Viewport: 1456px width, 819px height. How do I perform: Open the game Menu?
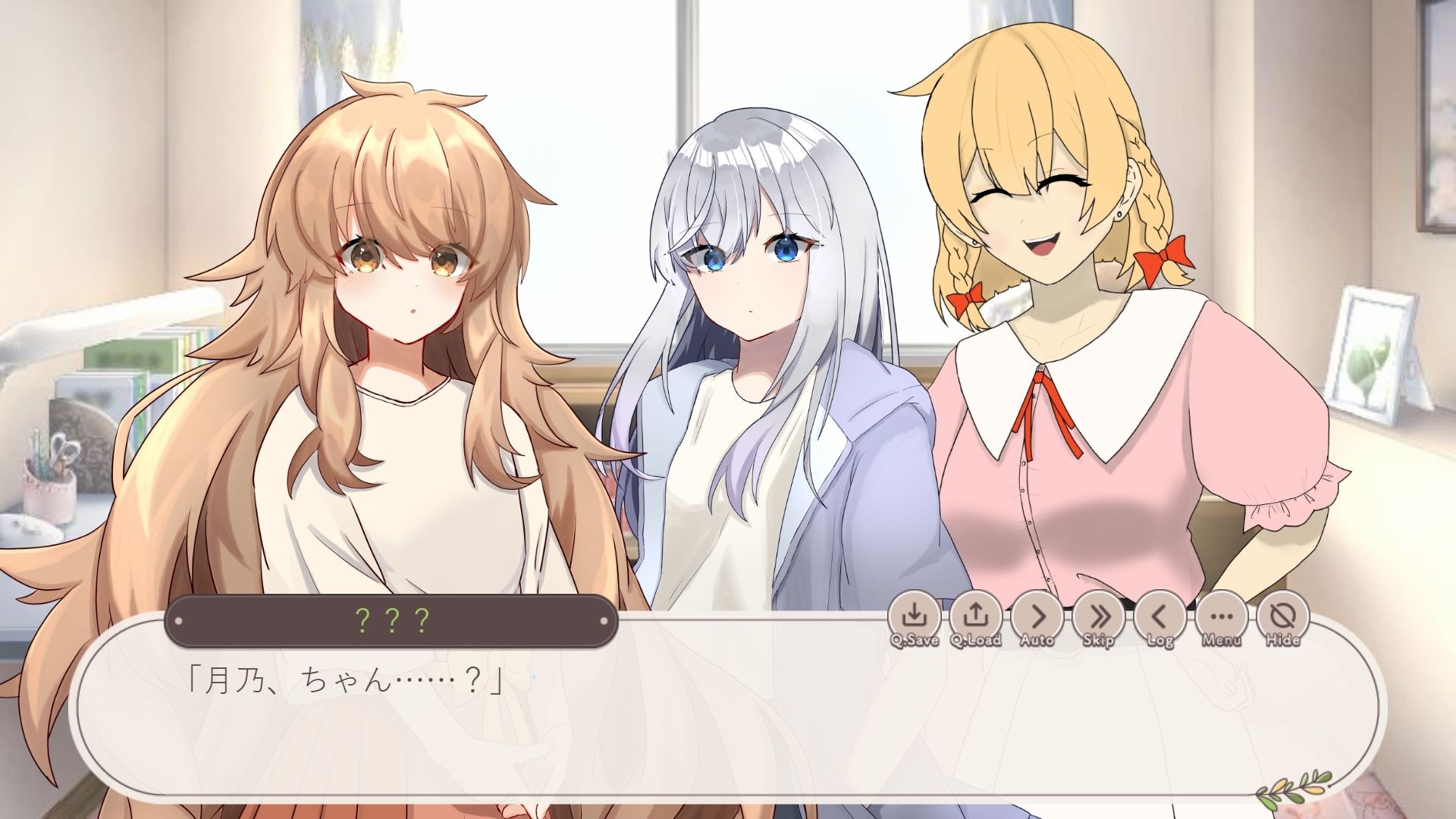[x=1222, y=617]
